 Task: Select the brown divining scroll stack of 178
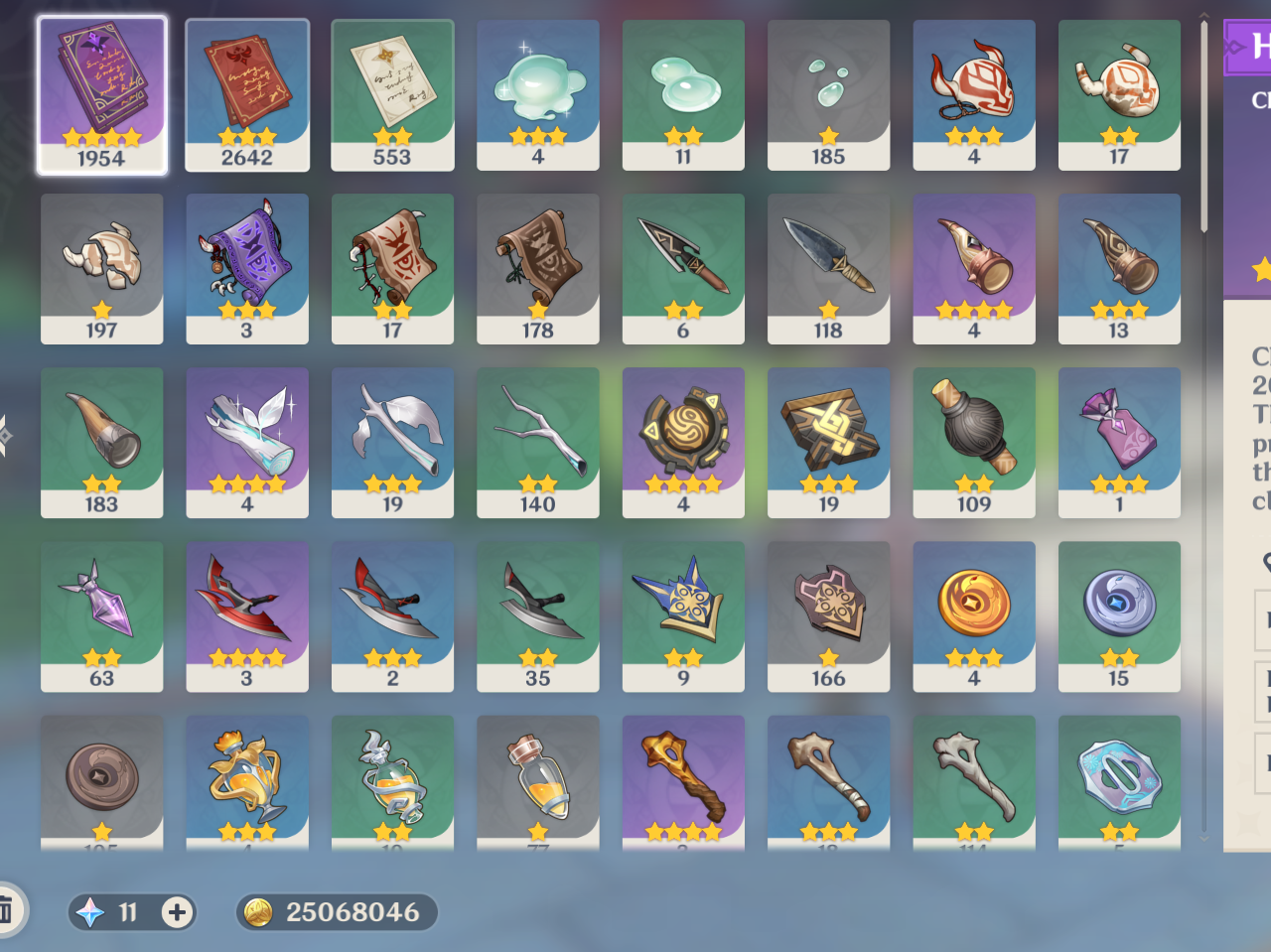coord(537,268)
